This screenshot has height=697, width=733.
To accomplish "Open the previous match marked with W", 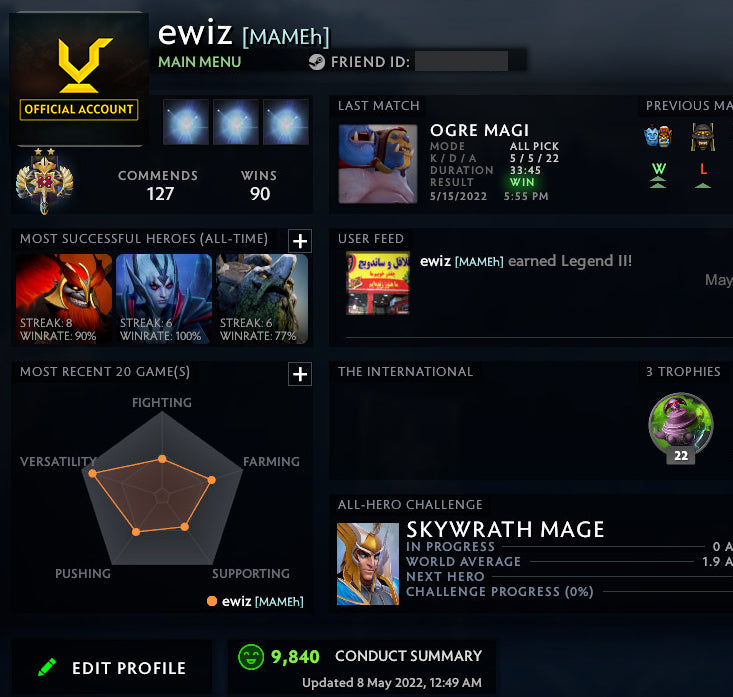I will (x=658, y=140).
